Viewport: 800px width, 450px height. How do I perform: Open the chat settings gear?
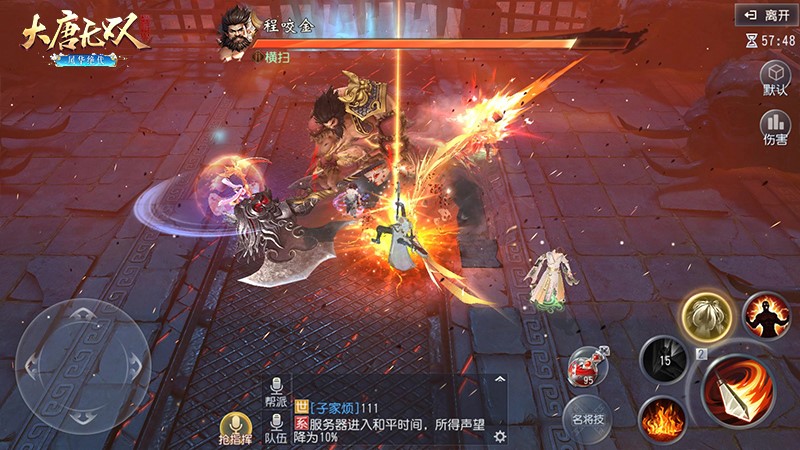[500, 436]
